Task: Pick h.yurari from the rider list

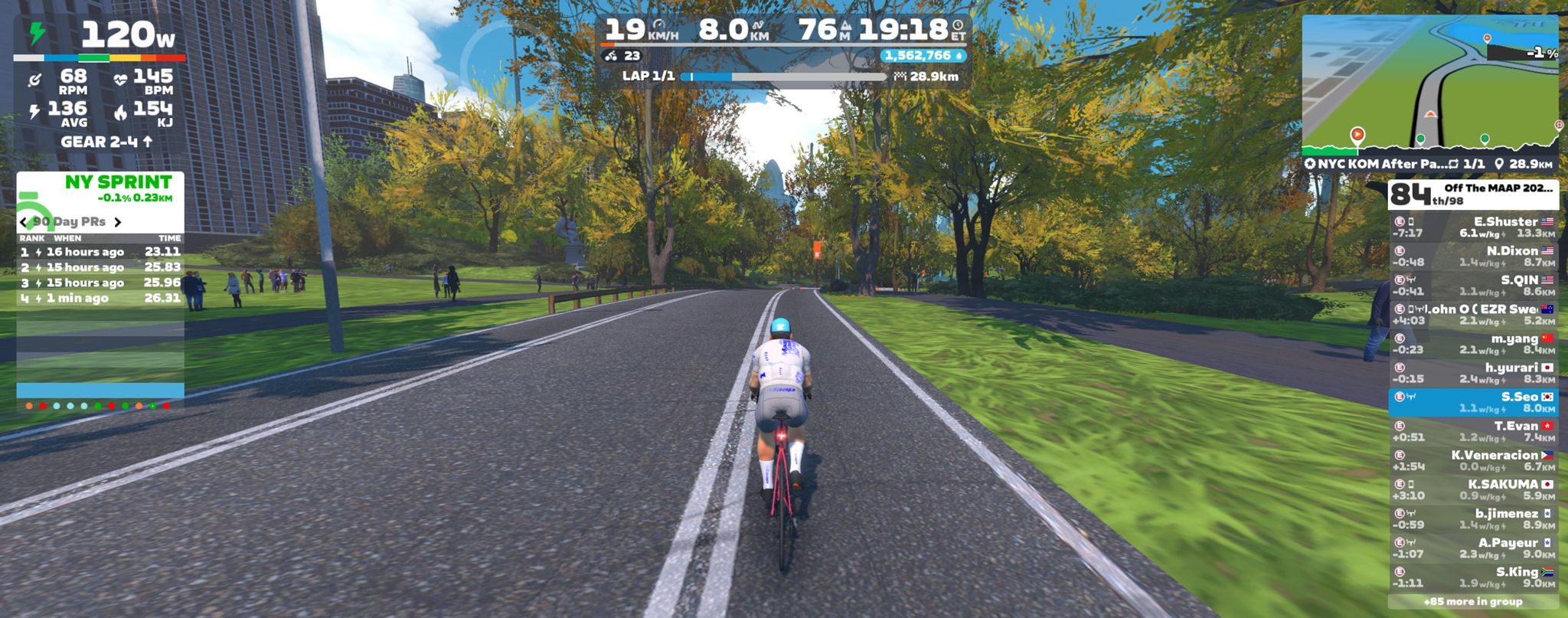Action: coord(1472,373)
